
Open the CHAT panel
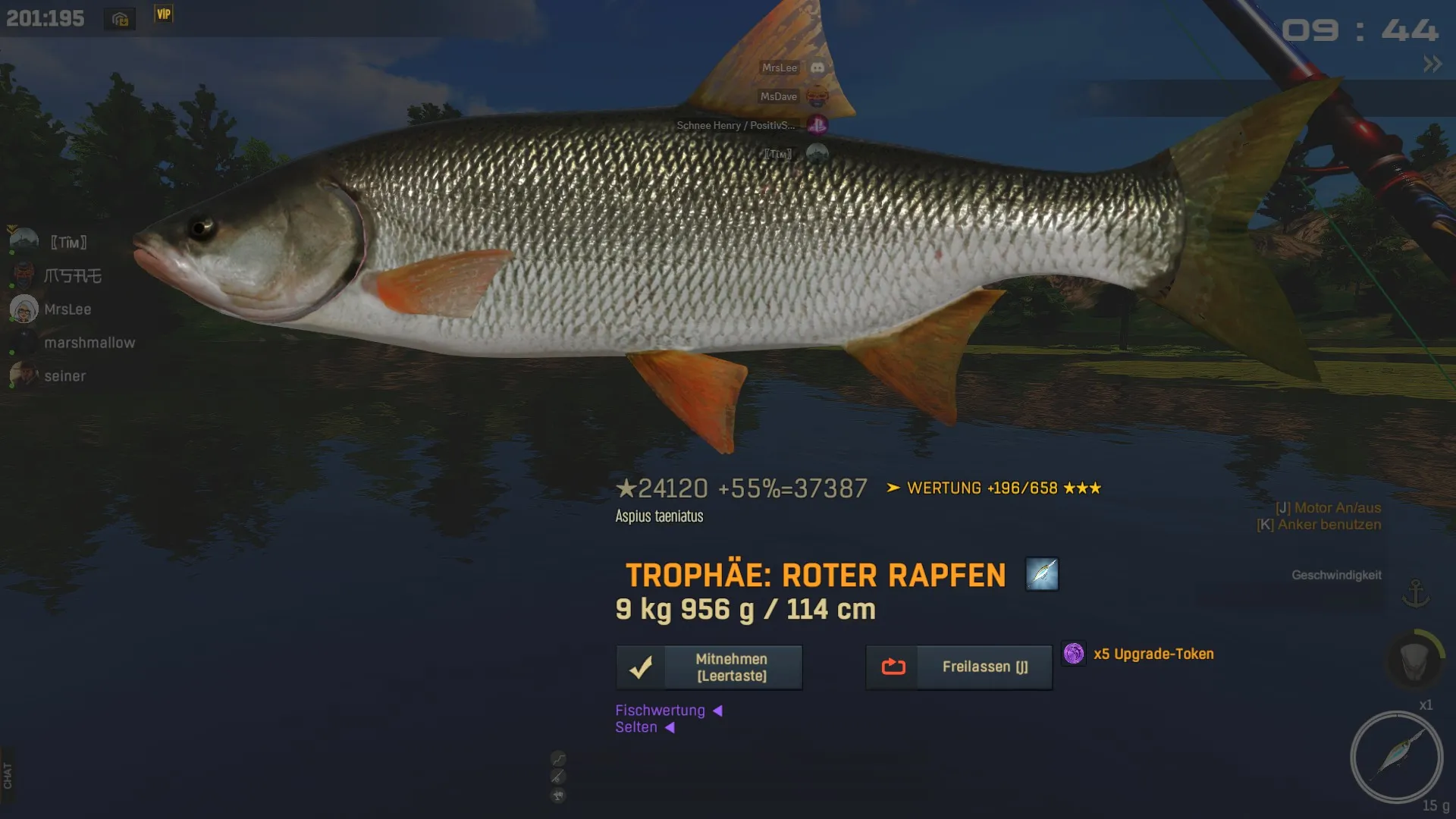[x=8, y=775]
